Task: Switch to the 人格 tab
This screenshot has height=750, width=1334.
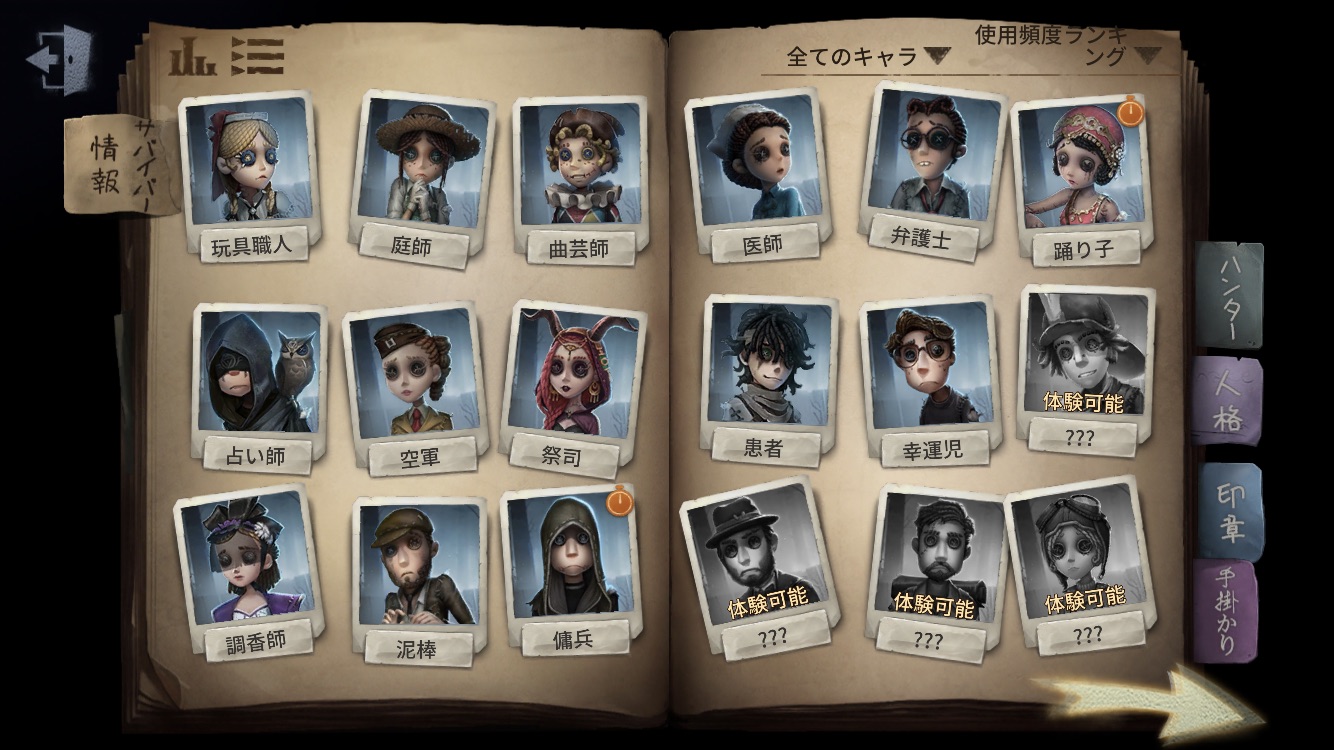Action: (1229, 402)
